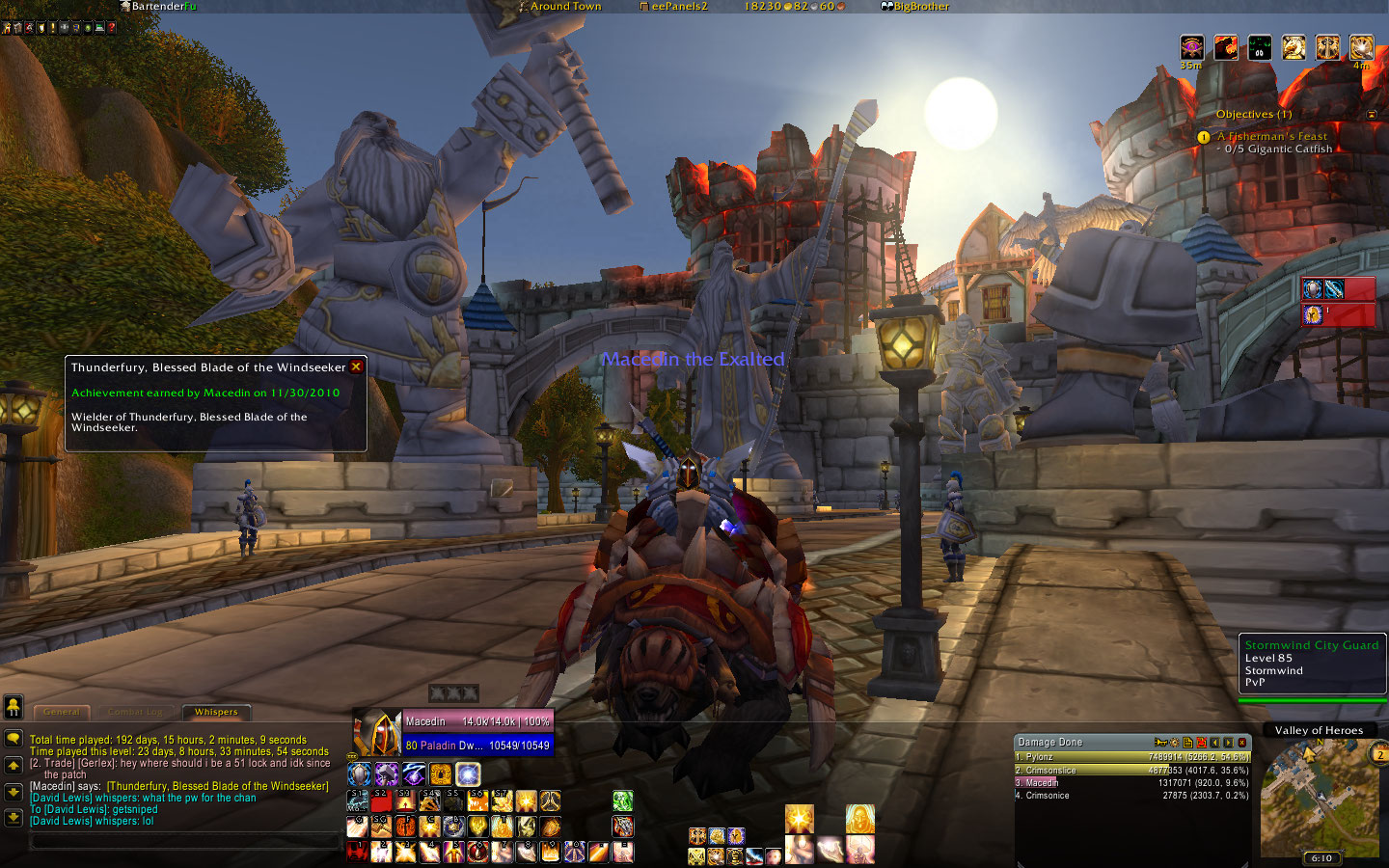Click the 6:10 clock under minimap

coord(1321,858)
